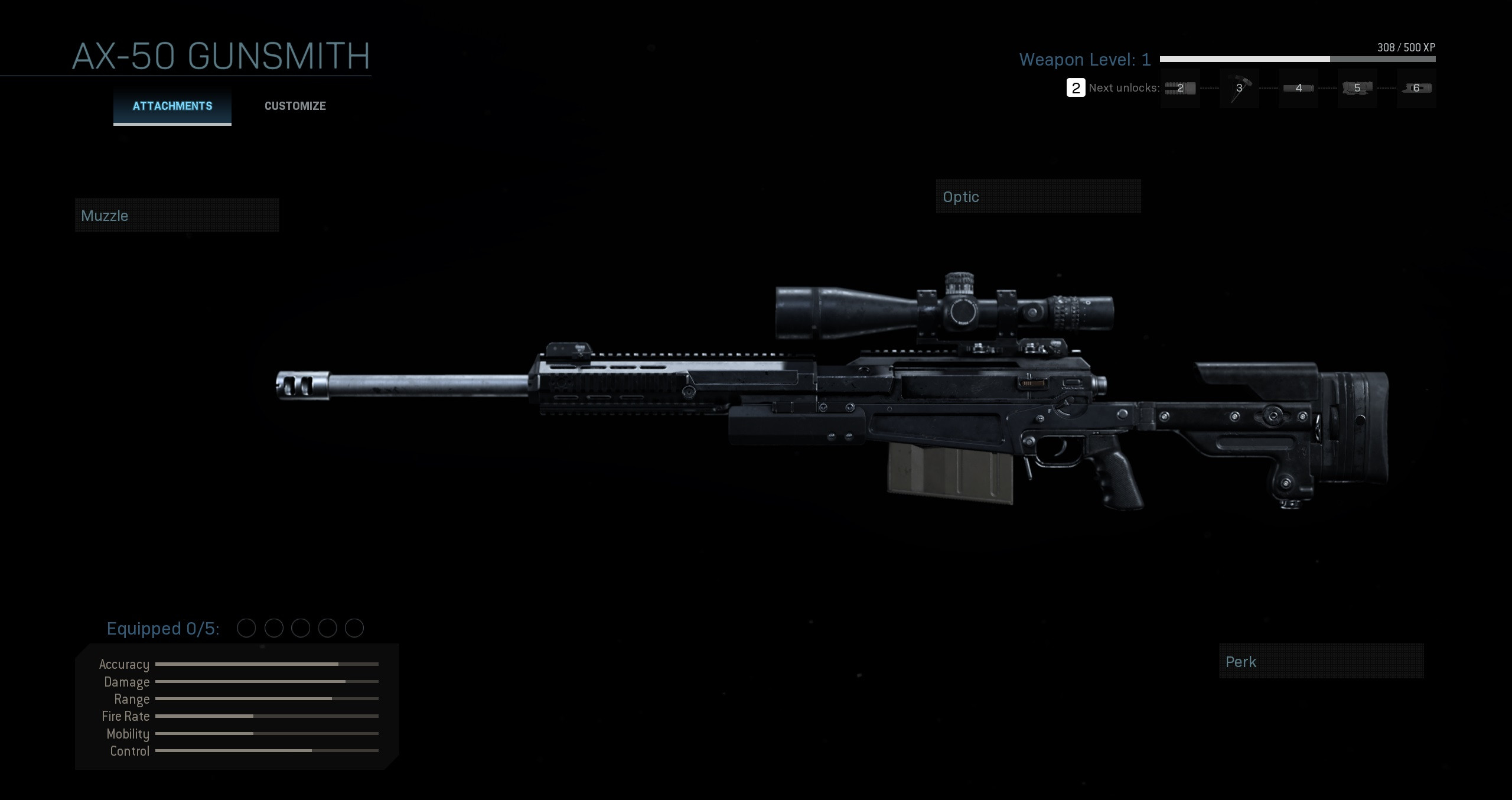This screenshot has height=800, width=1512.
Task: Choose the Optic attachment slot
Action: click(x=1038, y=197)
